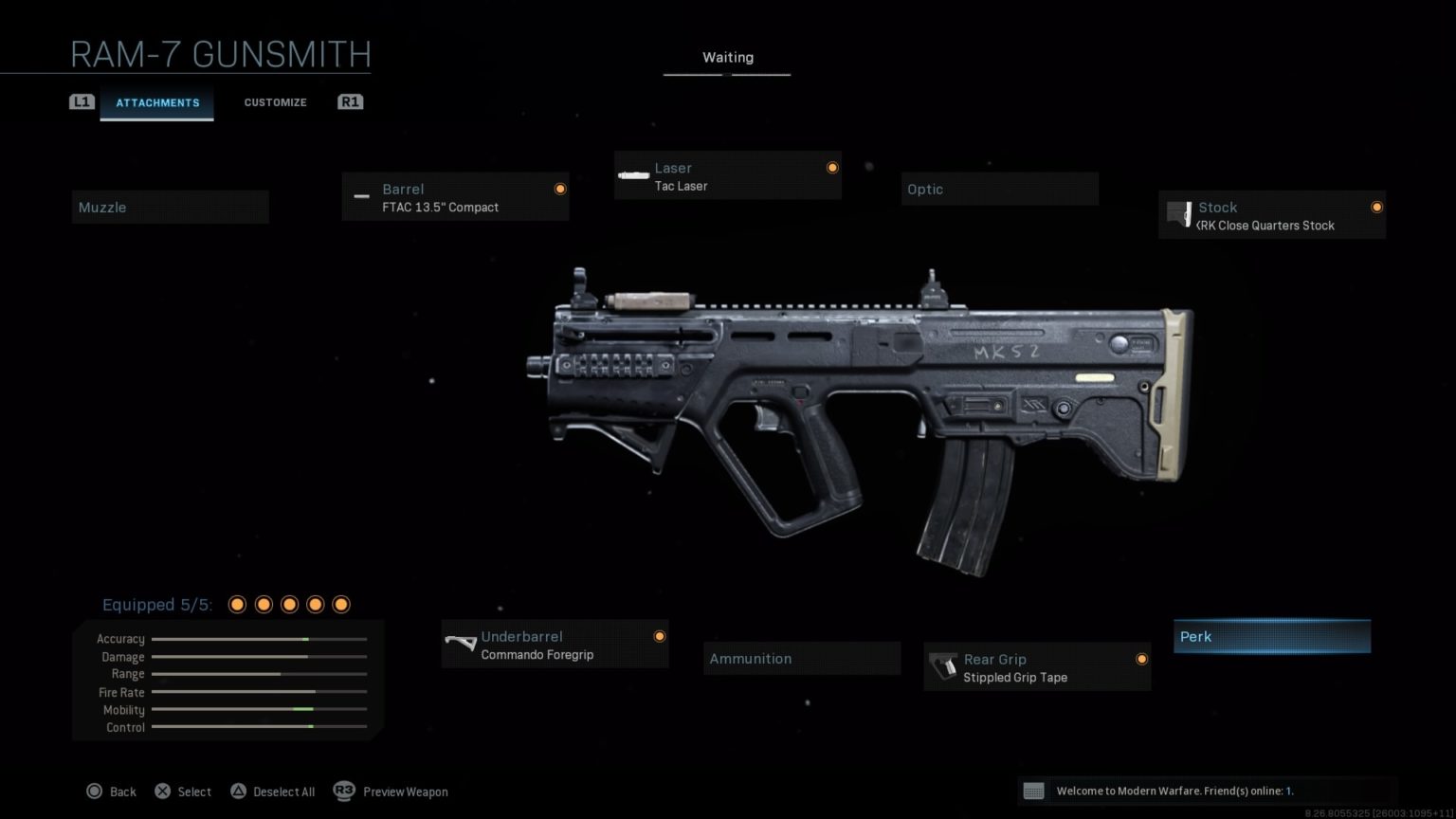
Task: Click the barrel attachment icon on FTAC 13.5" Compact
Action: pyautogui.click(x=361, y=196)
